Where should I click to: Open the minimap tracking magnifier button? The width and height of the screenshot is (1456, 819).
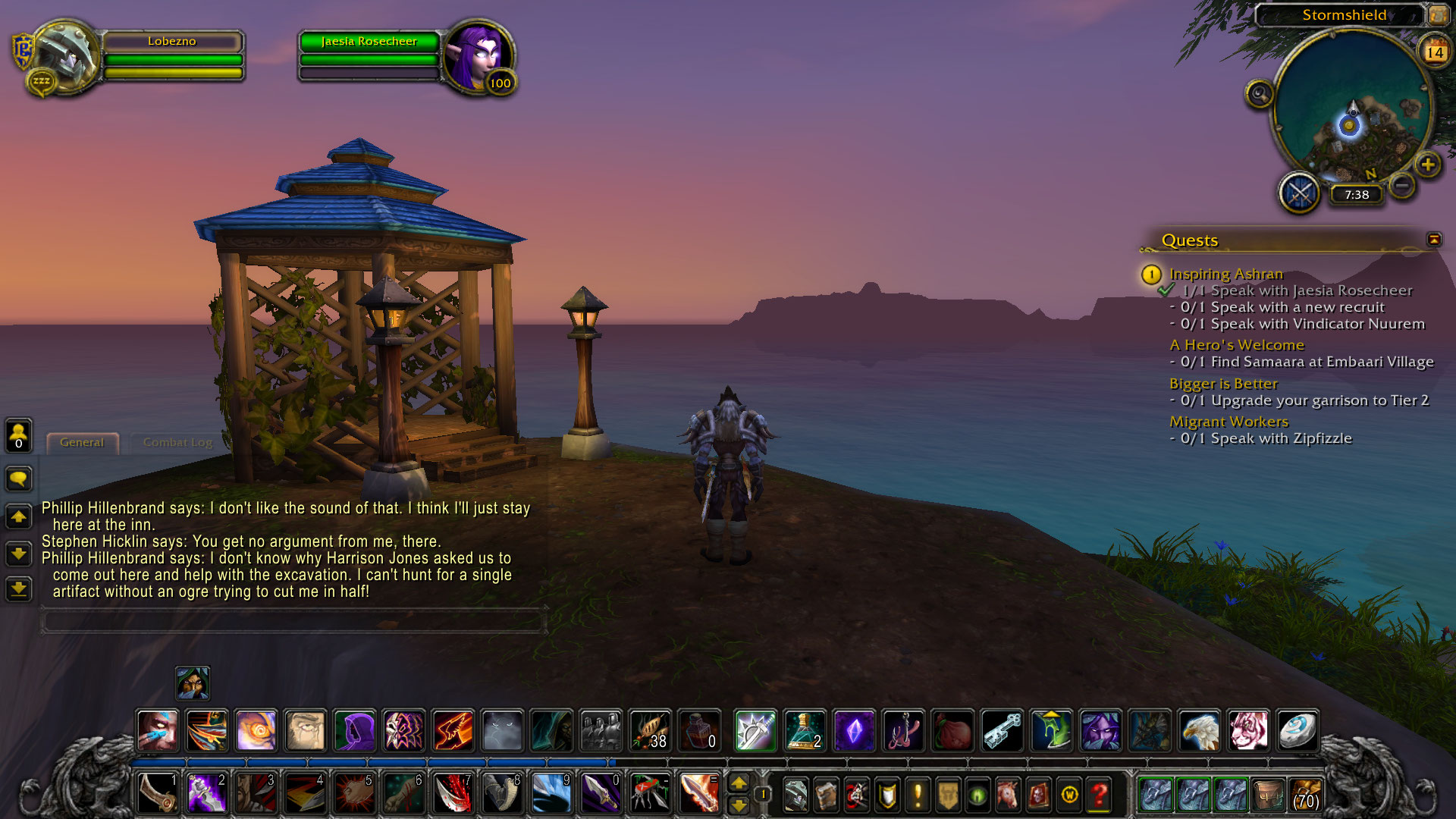(x=1260, y=94)
